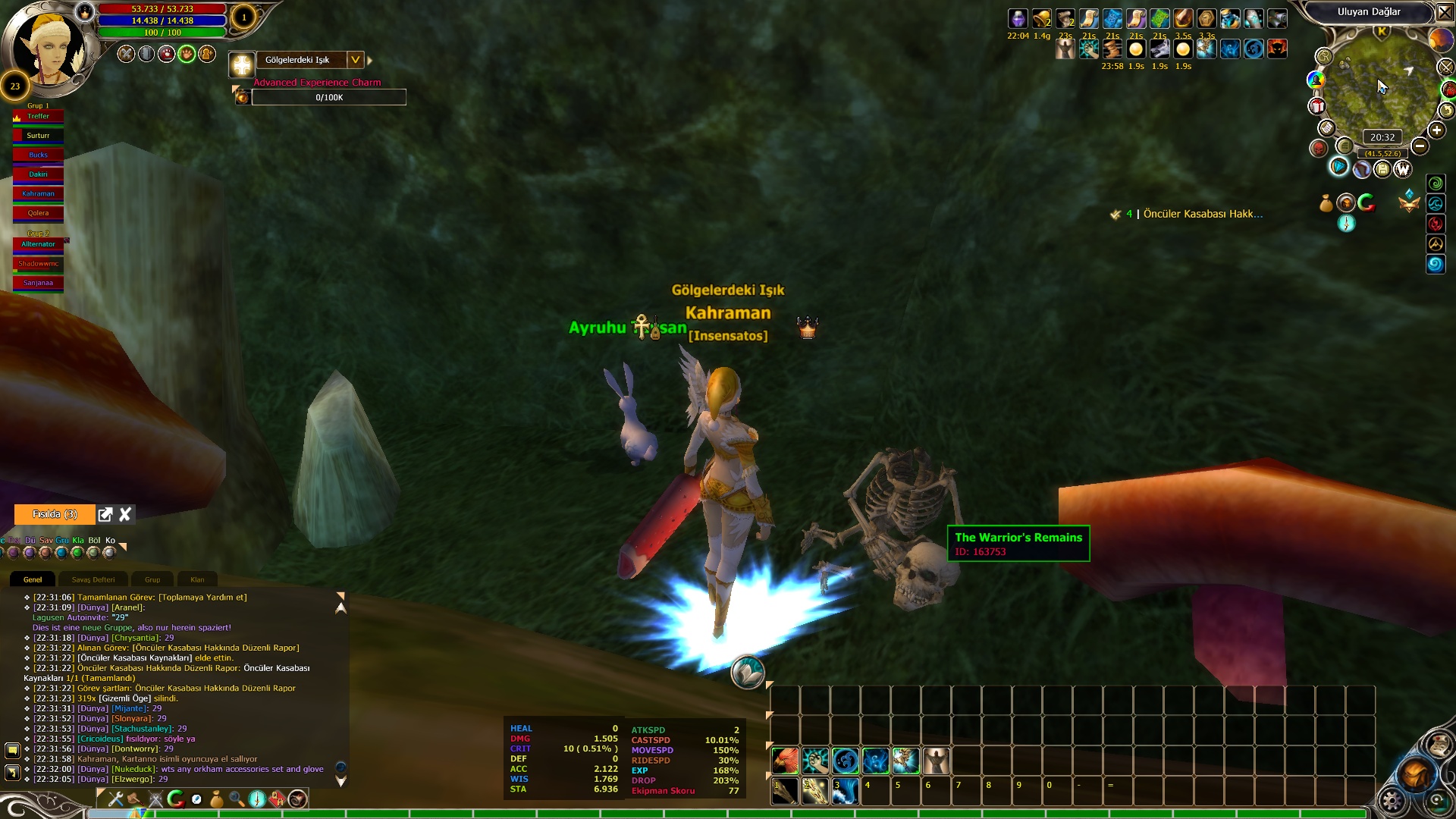Switch to the Savaş Defteri chat tab
This screenshot has height=819, width=1456.
coord(93,579)
